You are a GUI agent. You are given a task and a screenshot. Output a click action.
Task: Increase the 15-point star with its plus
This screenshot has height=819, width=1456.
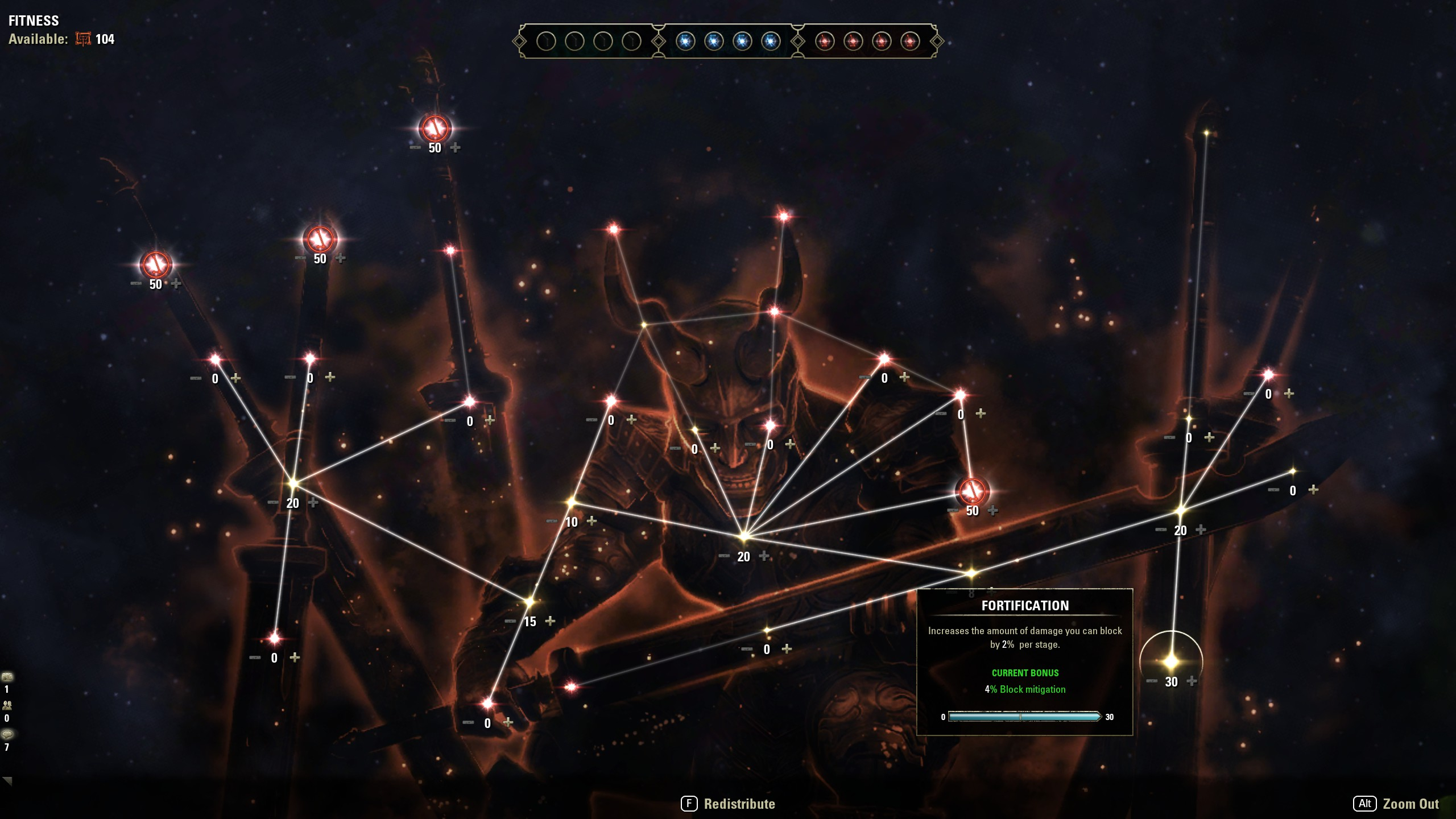[550, 621]
